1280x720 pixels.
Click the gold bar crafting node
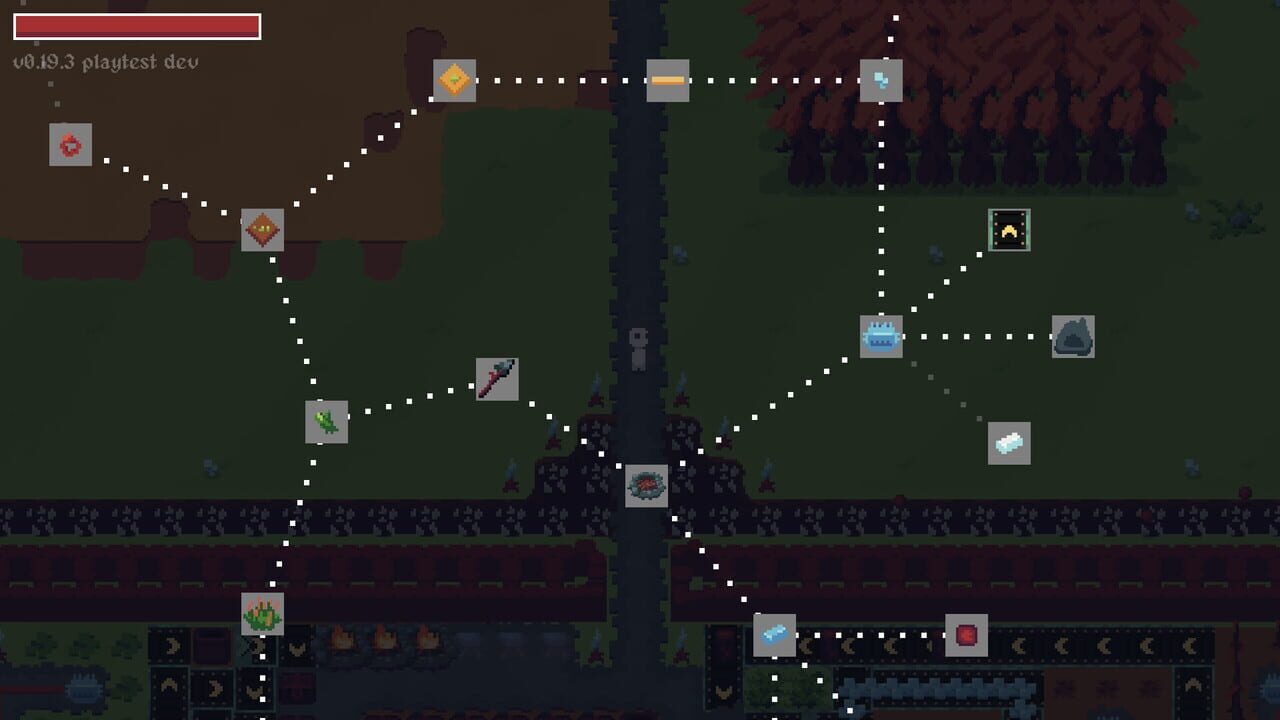click(668, 78)
